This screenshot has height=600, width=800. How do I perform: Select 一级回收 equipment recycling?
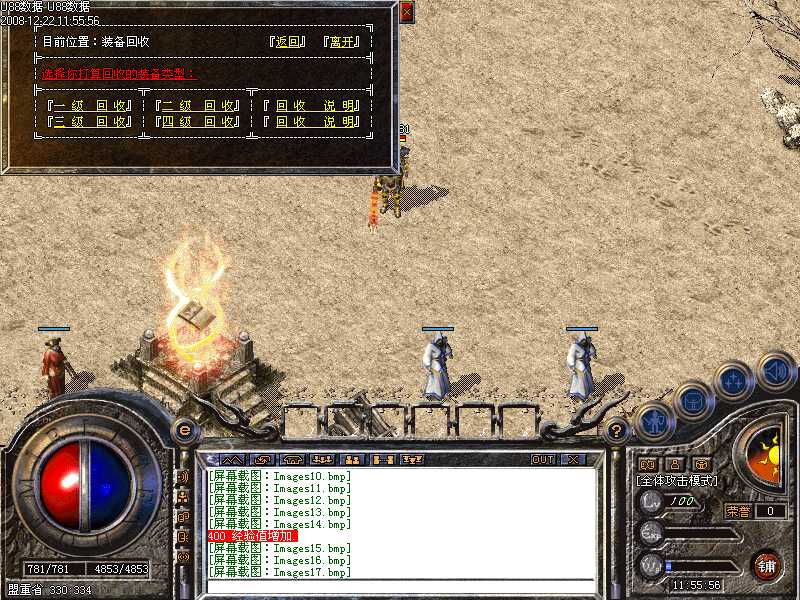[88, 105]
